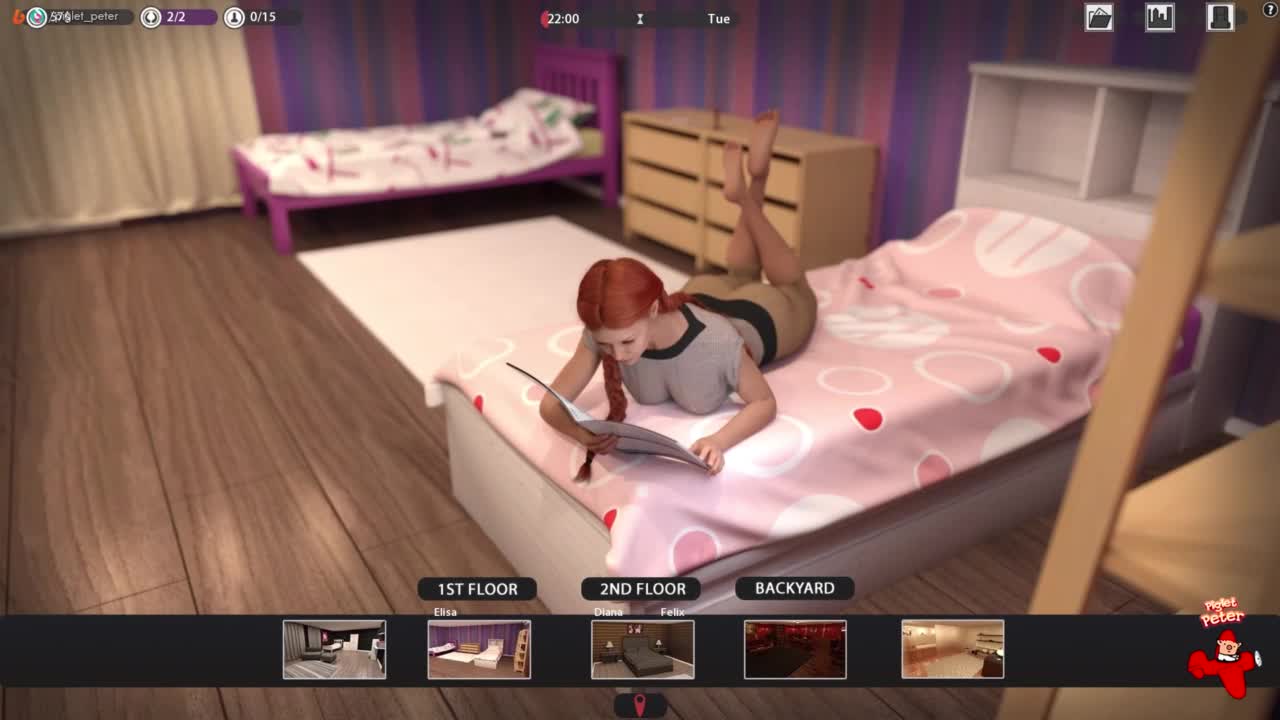Switch to the 1ST FLOOR tab
Screen dimensions: 1280x720
(477, 589)
